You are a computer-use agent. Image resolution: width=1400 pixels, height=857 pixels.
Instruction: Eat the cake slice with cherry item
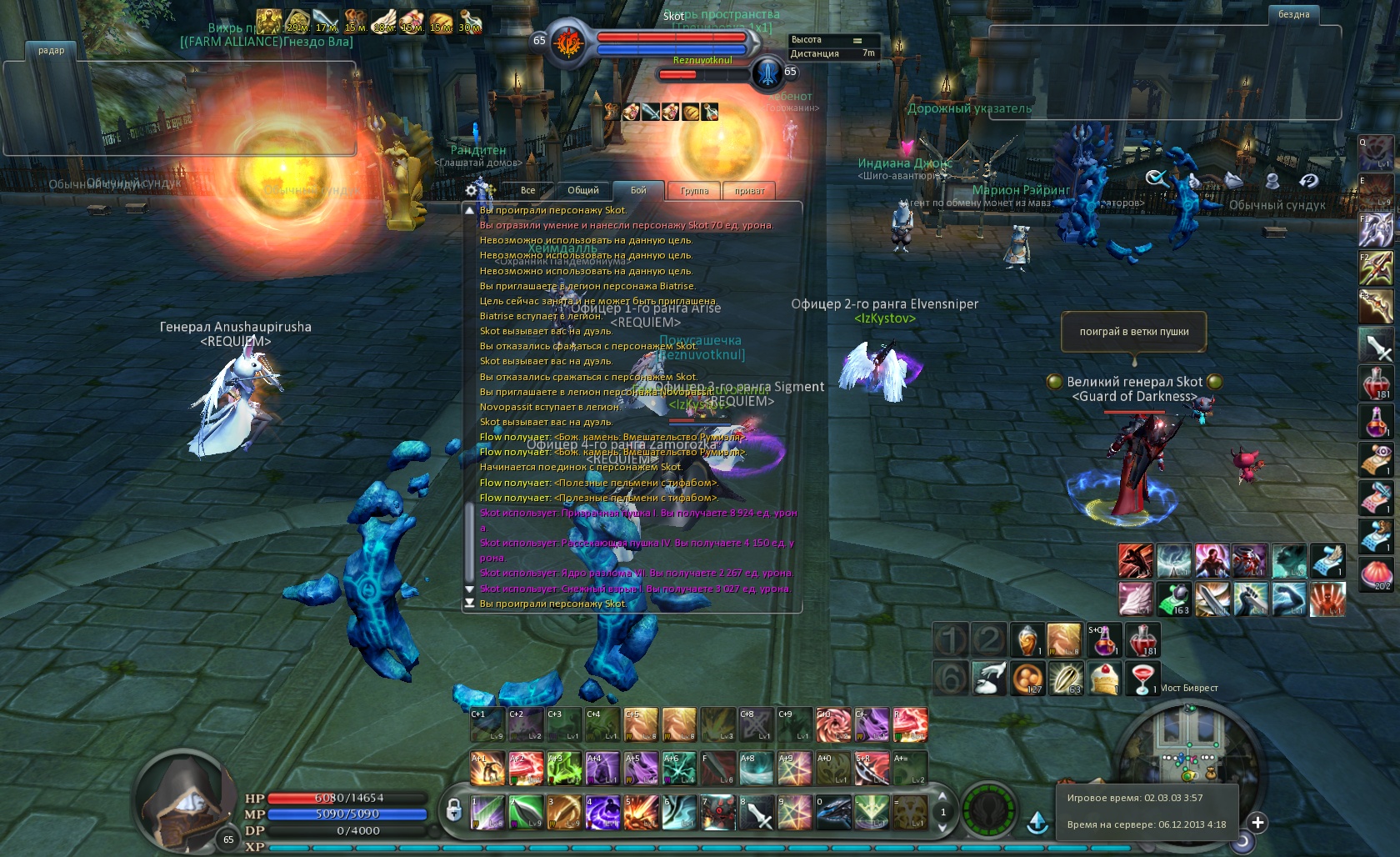tap(1104, 679)
